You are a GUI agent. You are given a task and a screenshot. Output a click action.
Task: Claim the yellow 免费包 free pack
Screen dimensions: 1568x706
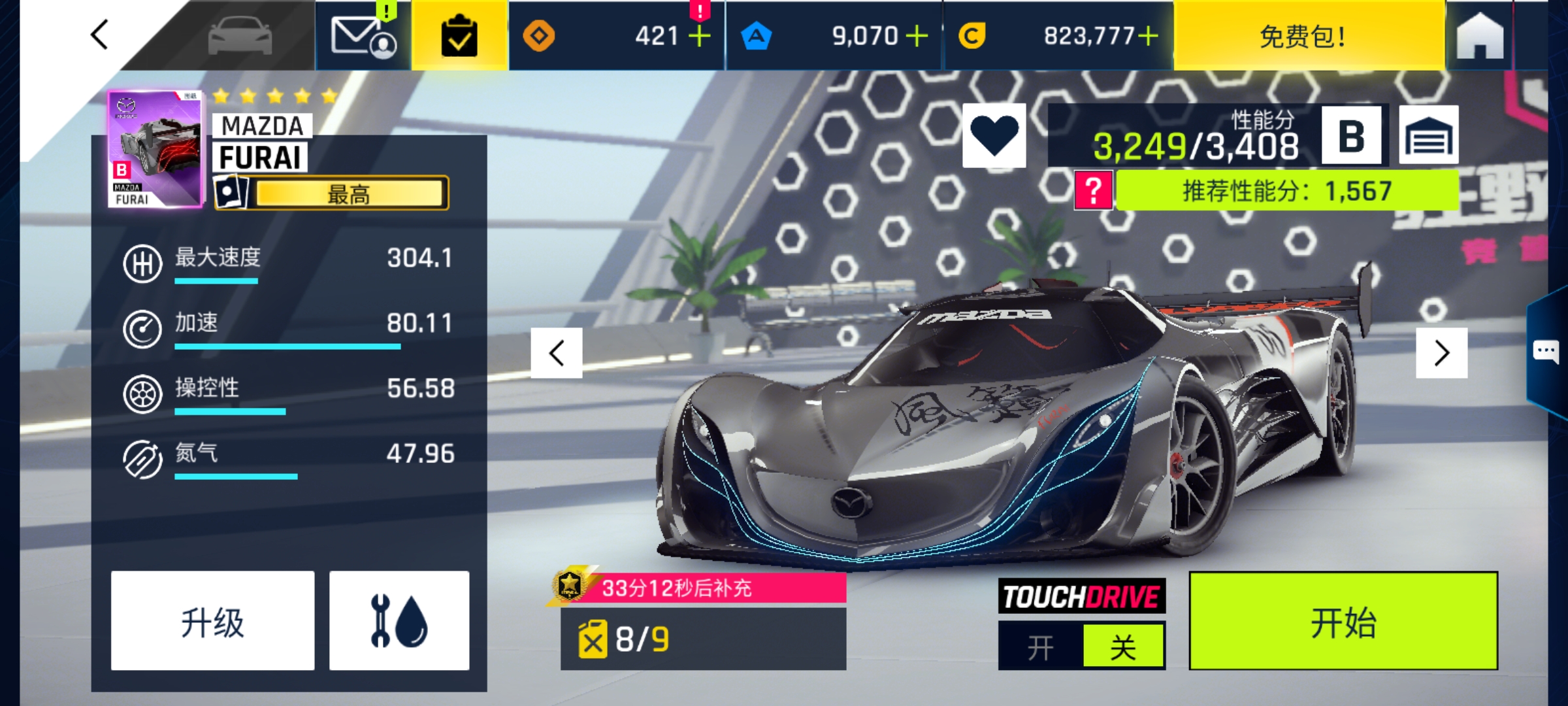point(1303,36)
